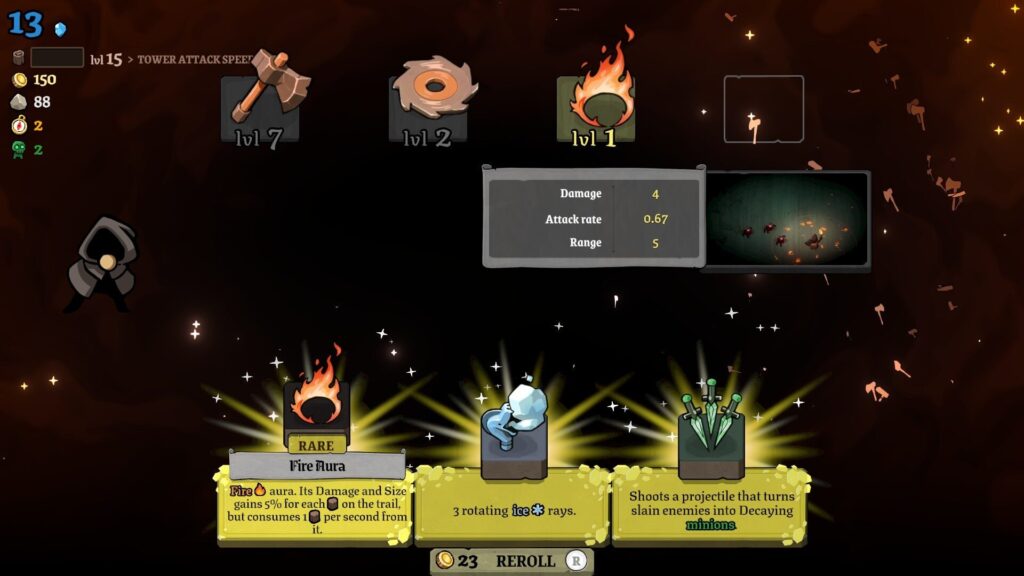Screen dimensions: 1024x576
Task: Select the level 7 axe weapon slot
Action: tap(260, 107)
